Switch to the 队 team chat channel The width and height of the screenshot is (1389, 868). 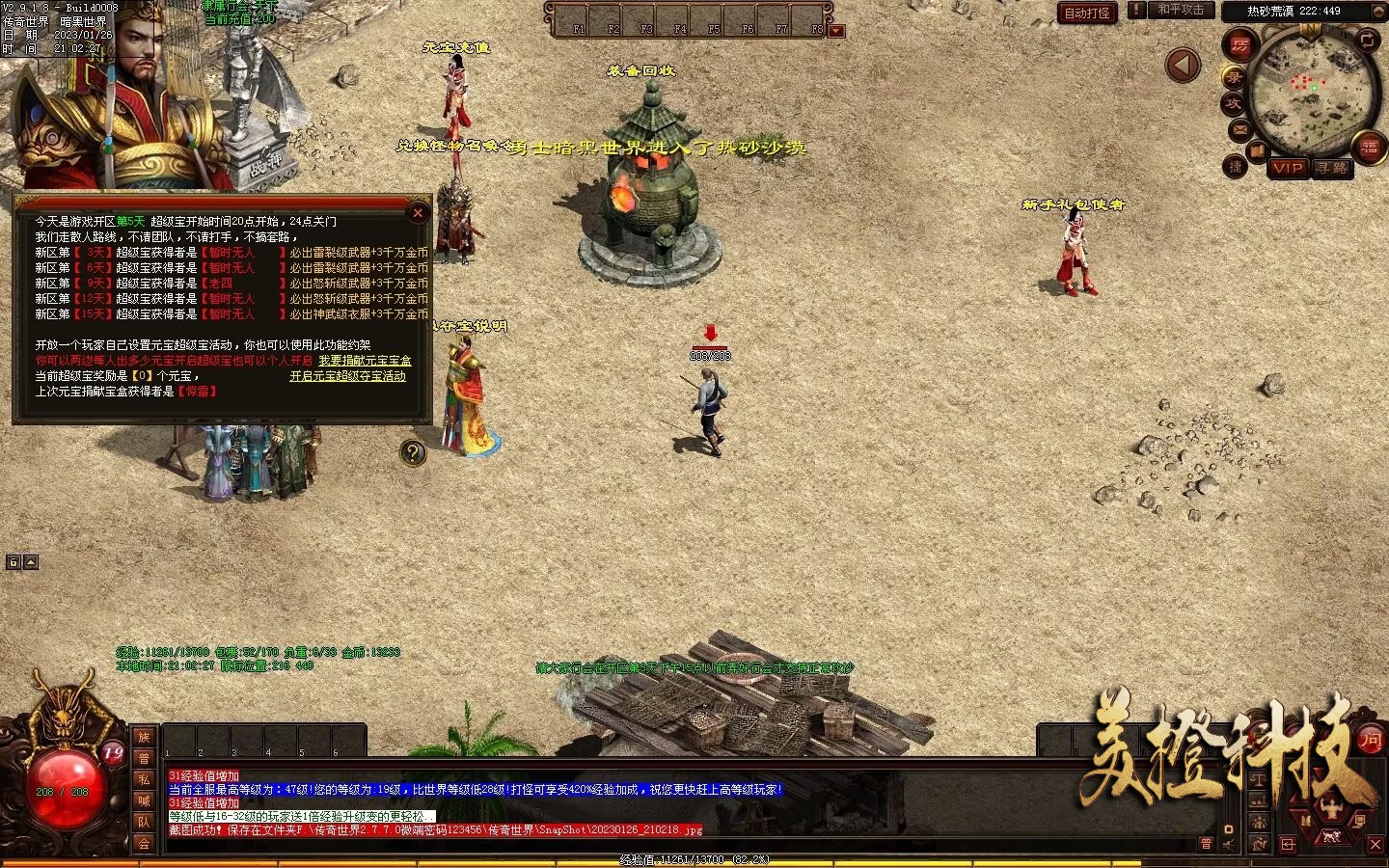pyautogui.click(x=144, y=822)
